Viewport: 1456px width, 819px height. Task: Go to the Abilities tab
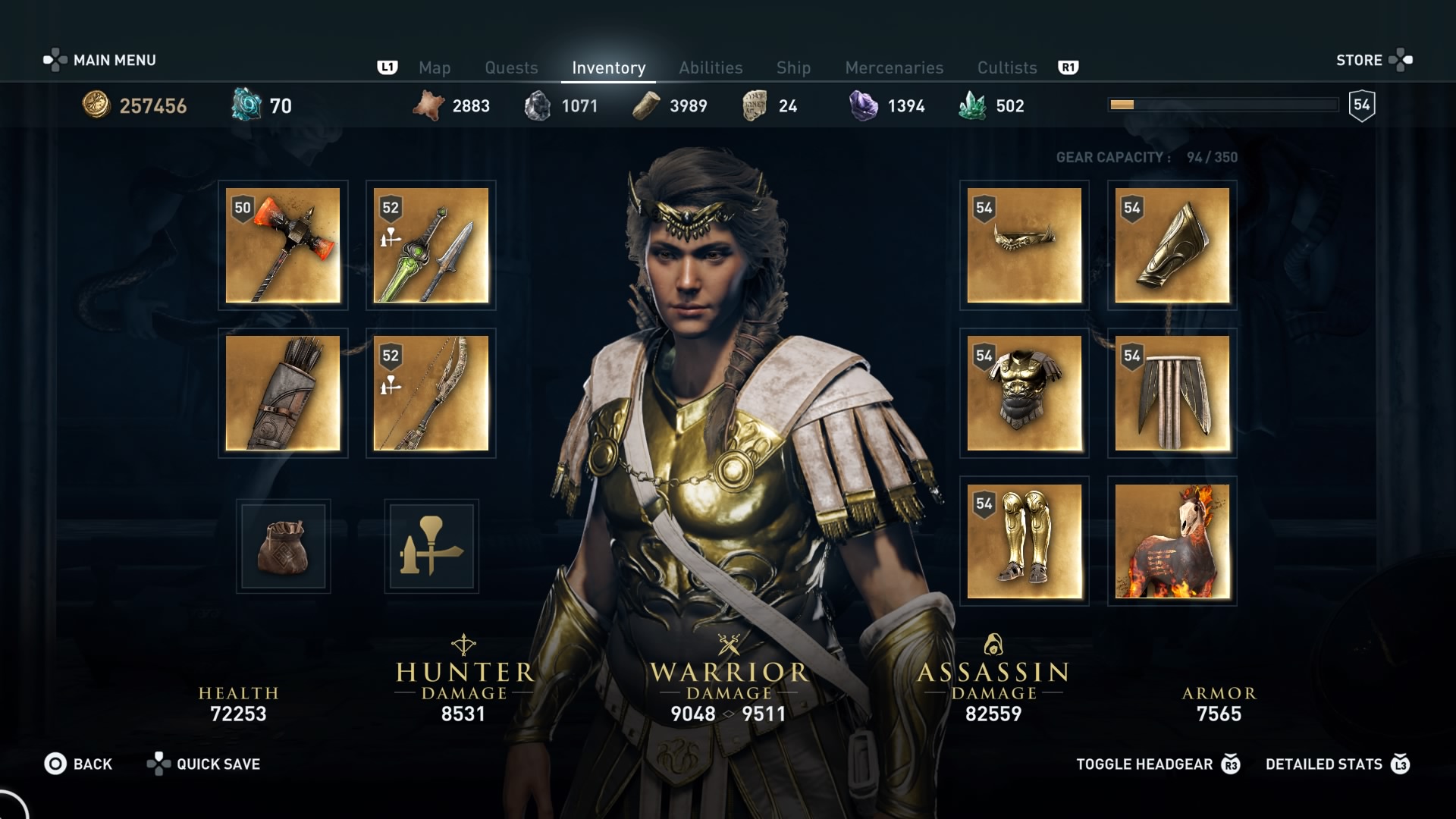coord(711,67)
